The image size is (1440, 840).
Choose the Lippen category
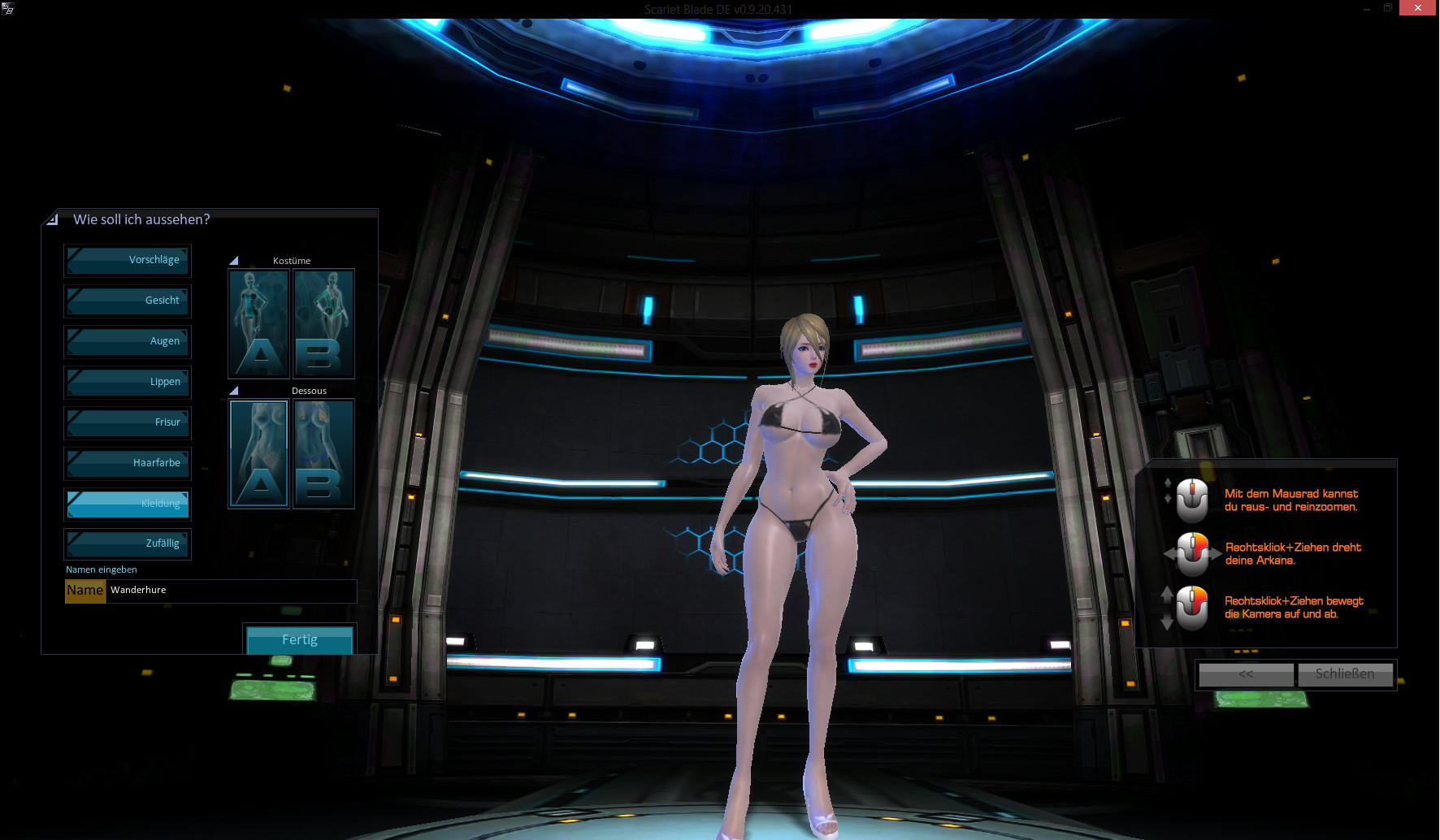point(128,383)
